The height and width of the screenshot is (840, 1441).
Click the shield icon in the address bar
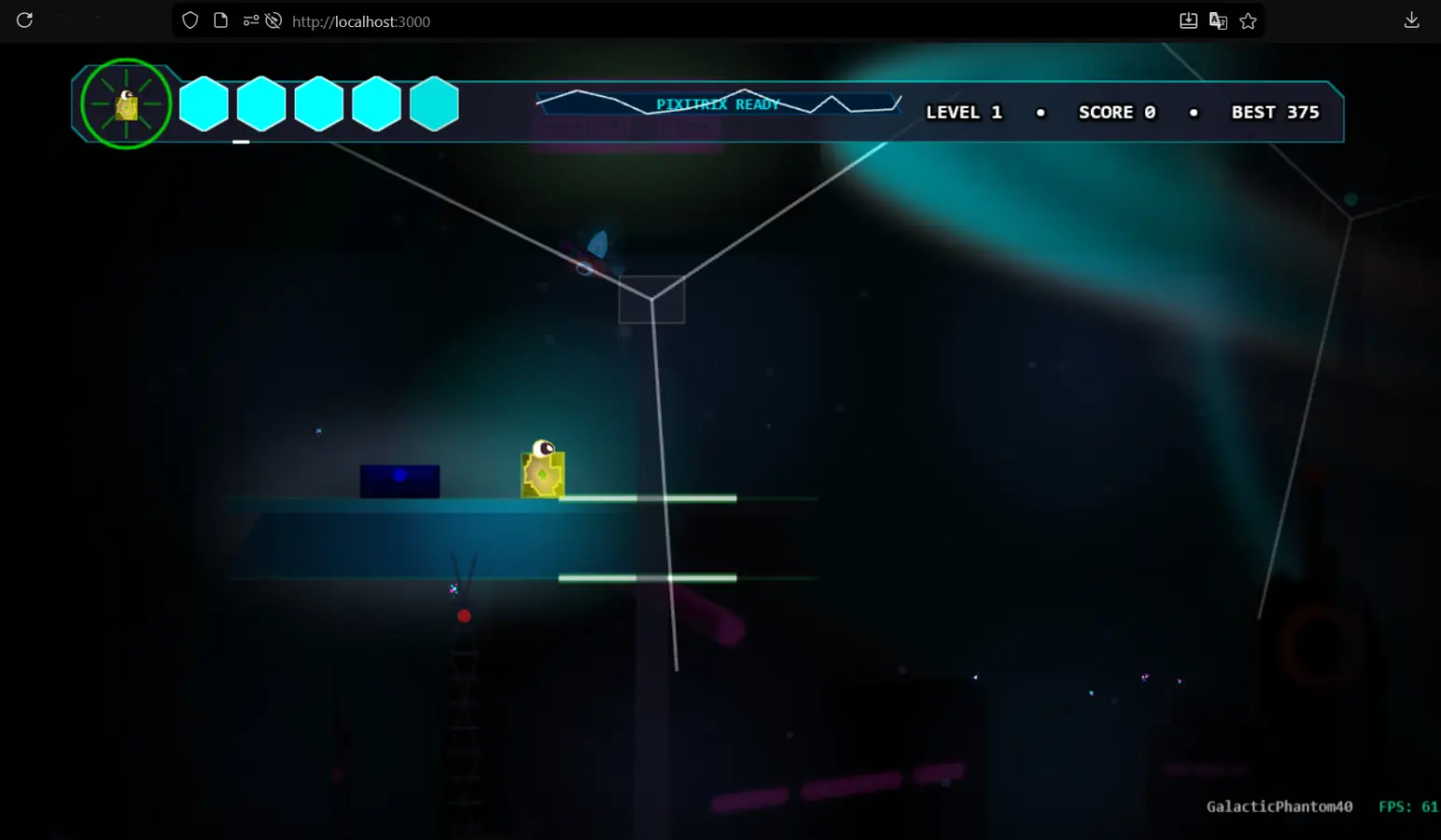[x=189, y=20]
